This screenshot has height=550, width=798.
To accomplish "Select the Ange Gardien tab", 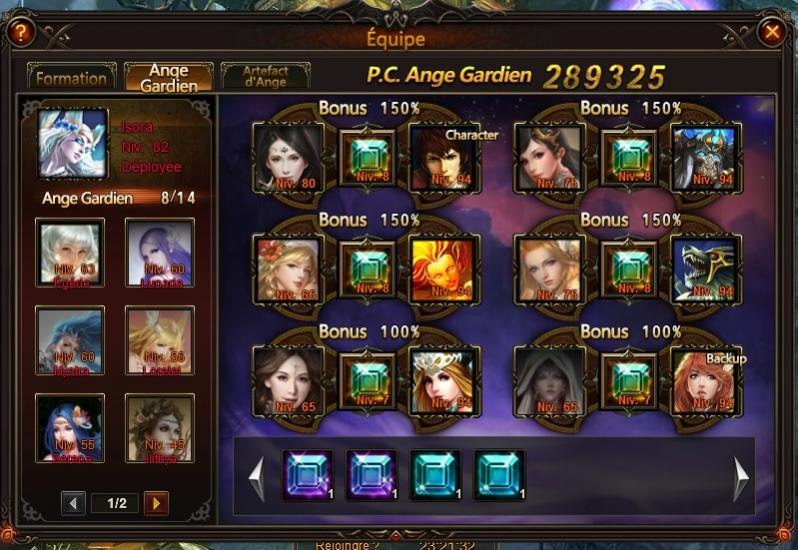I will coord(168,78).
